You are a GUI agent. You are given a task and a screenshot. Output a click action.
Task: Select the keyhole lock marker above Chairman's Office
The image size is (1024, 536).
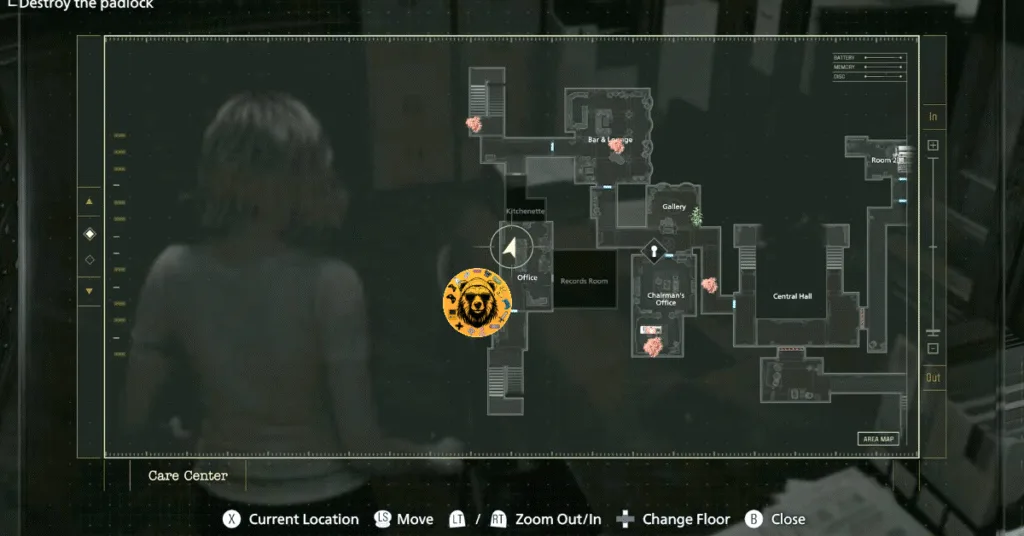[654, 252]
